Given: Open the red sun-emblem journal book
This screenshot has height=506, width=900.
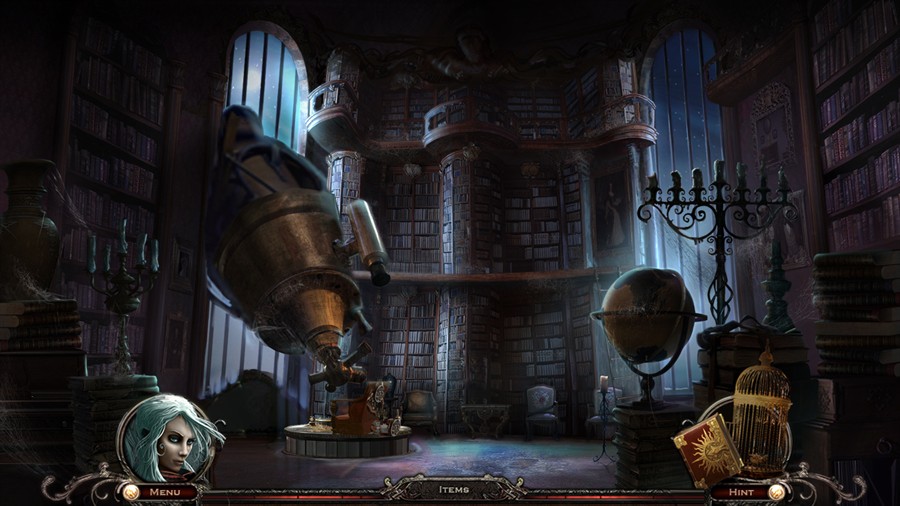Looking at the screenshot, I should coord(707,449).
